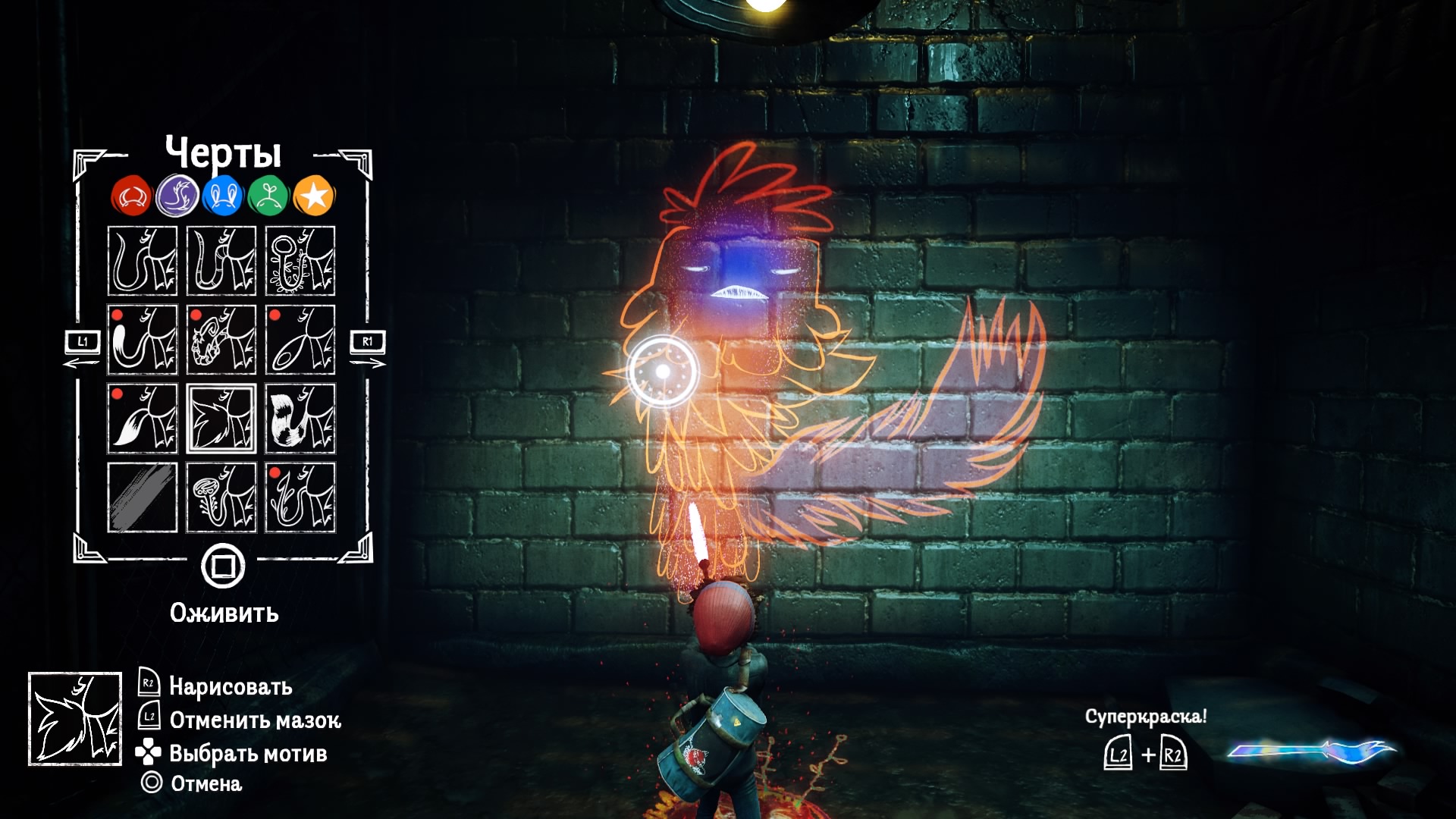Open the blue ears category tab

(223, 196)
